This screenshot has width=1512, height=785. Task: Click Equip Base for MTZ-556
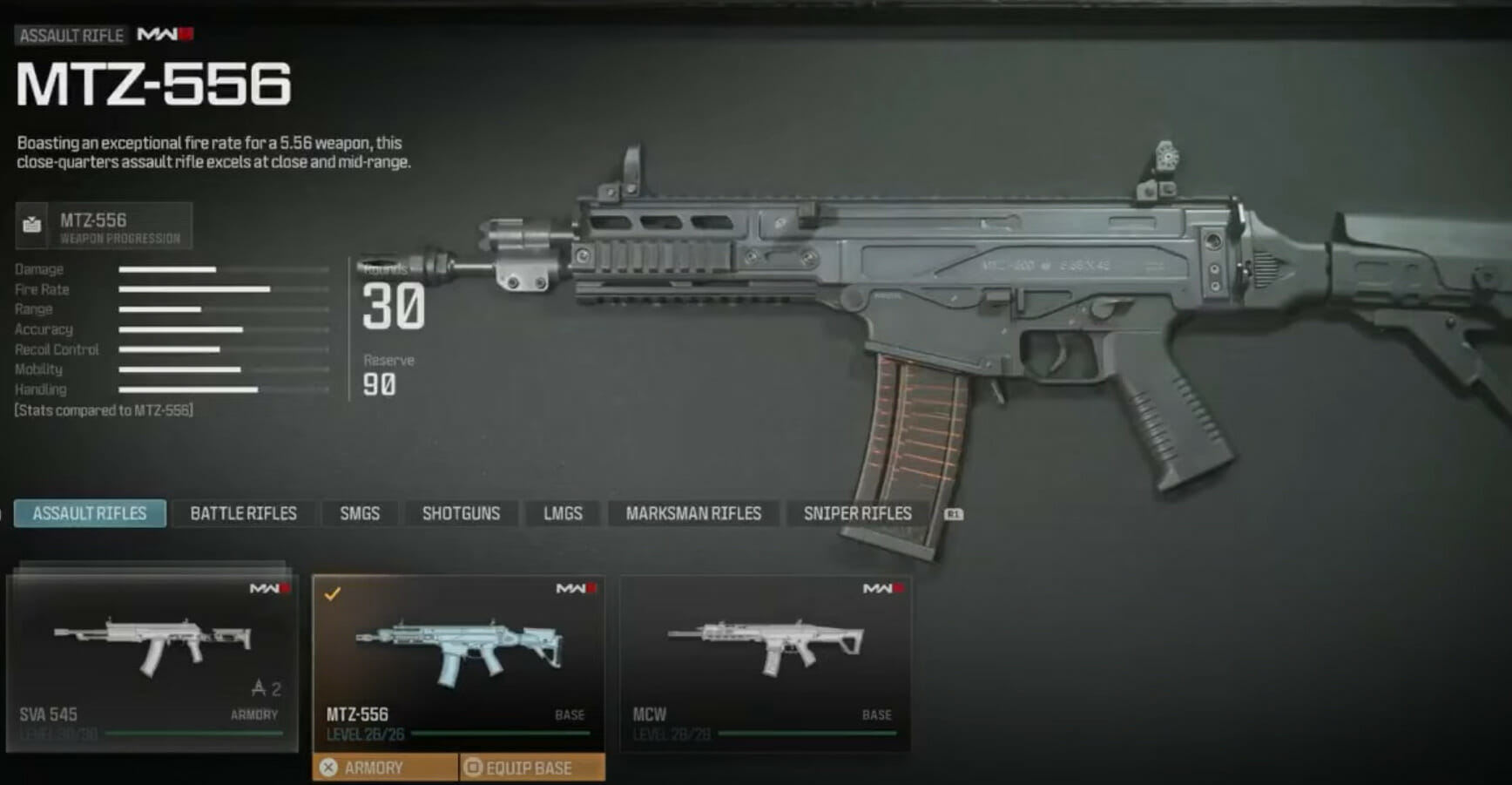point(531,768)
